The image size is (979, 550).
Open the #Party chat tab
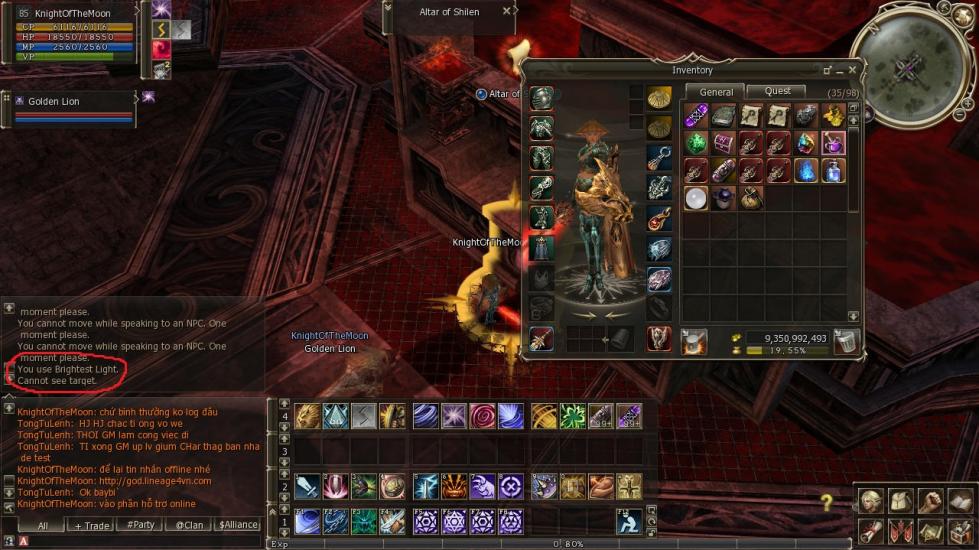pos(141,525)
